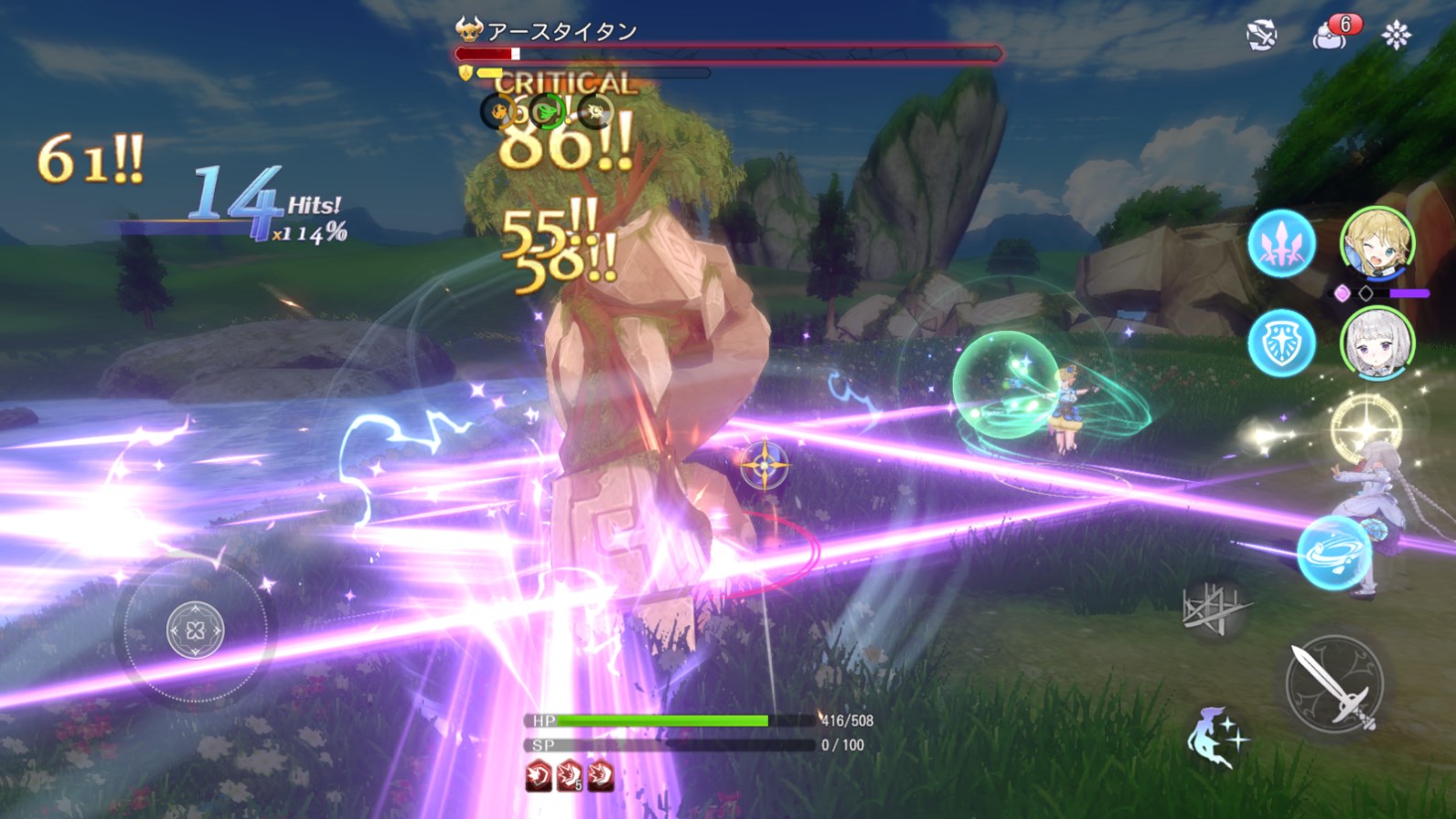
Task: Attack with the sword button
Action: (x=1333, y=684)
